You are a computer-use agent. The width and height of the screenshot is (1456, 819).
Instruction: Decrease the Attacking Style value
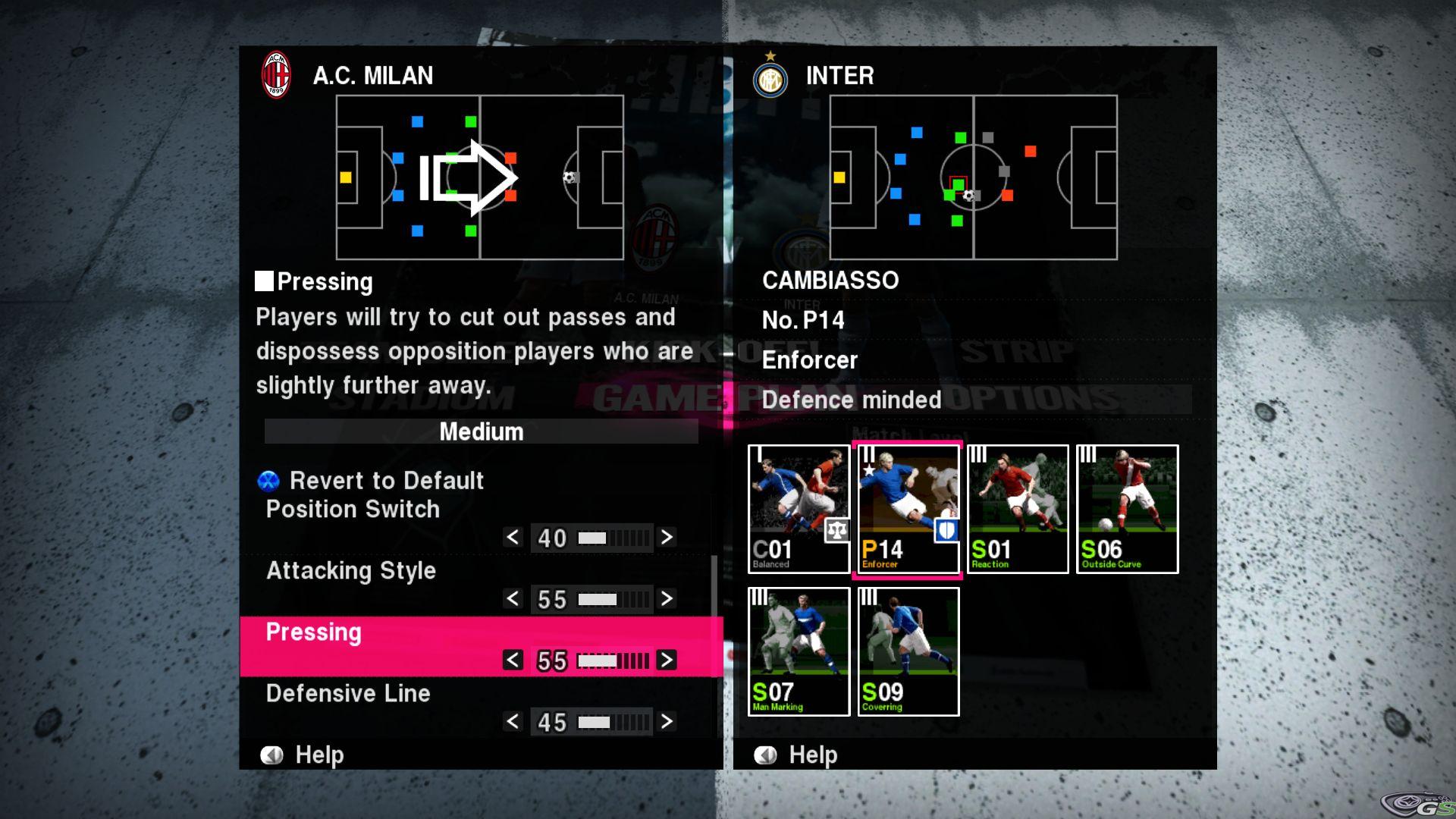pos(513,598)
